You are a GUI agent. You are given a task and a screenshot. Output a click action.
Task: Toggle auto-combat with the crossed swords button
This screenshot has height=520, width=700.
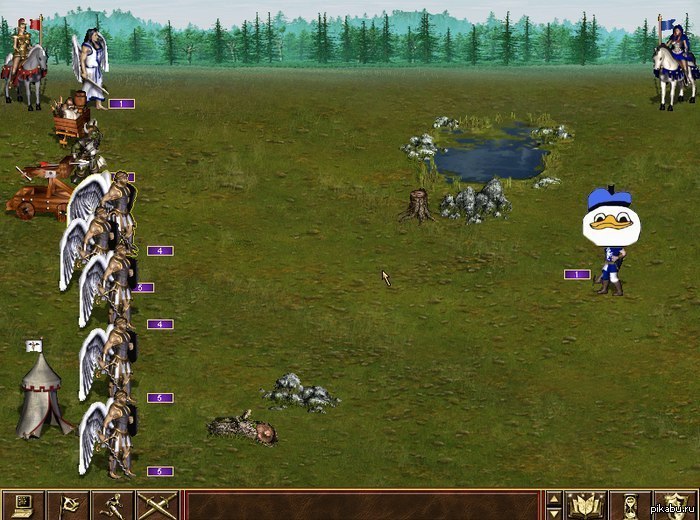[x=157, y=505]
